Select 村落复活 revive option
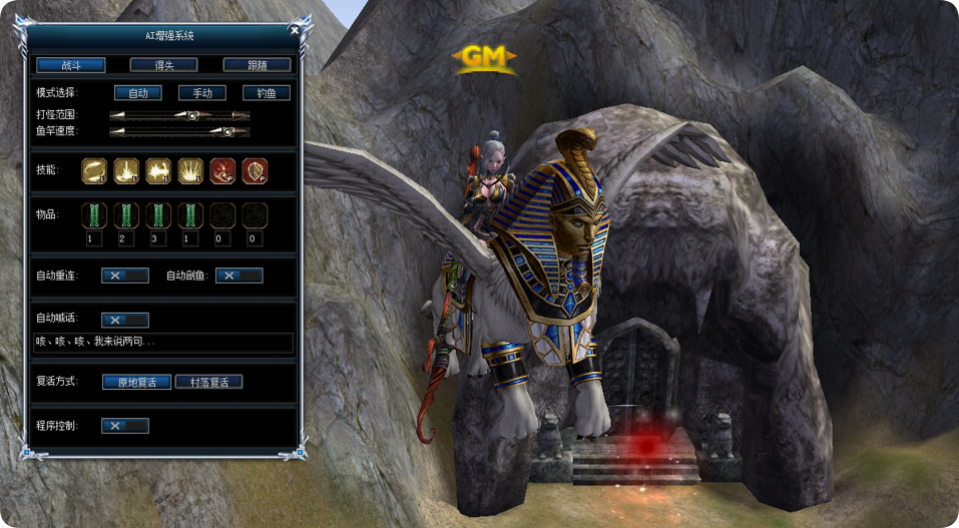The height and width of the screenshot is (528, 959). (209, 382)
